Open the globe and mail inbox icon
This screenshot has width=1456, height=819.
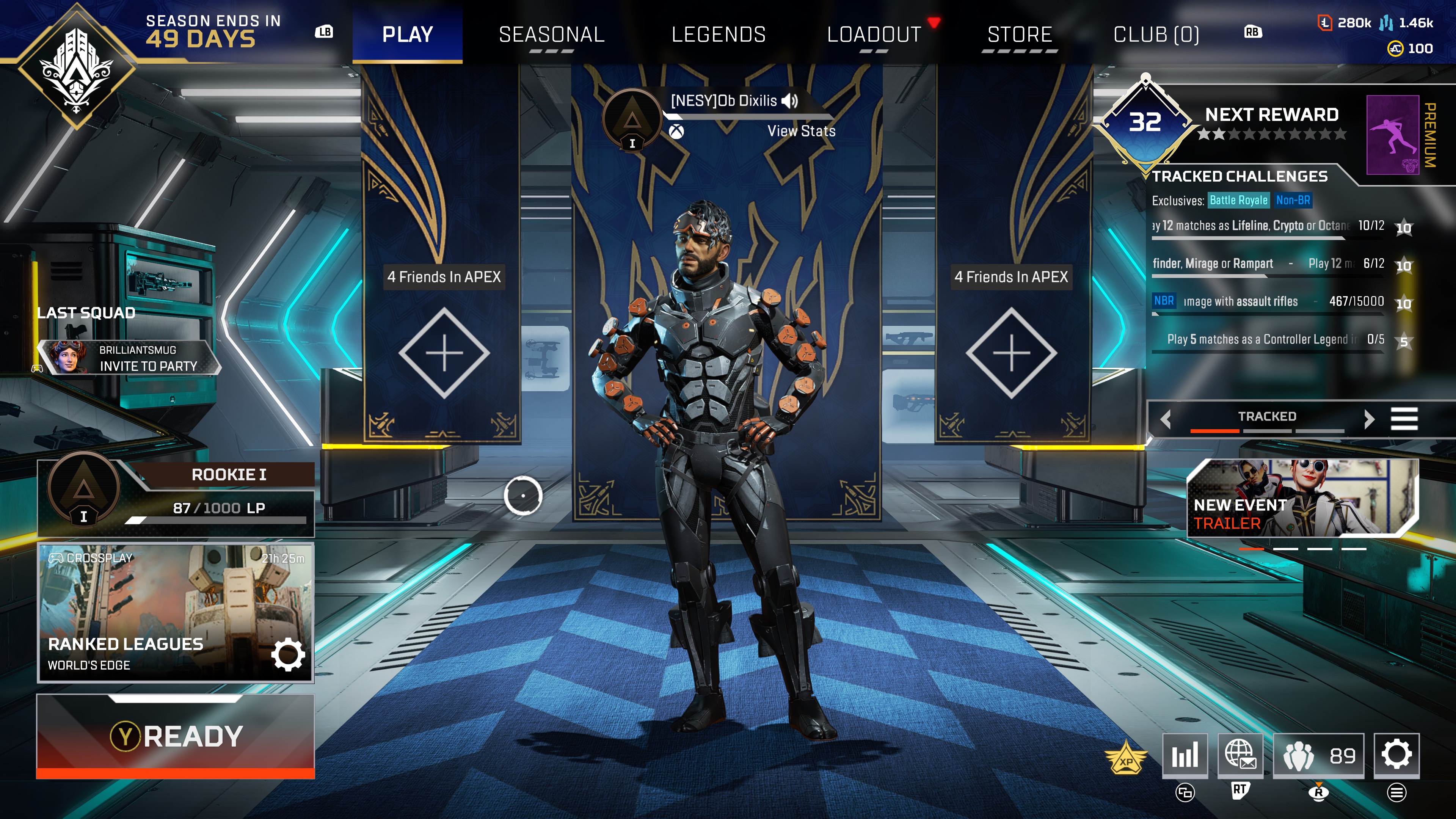(x=1240, y=755)
